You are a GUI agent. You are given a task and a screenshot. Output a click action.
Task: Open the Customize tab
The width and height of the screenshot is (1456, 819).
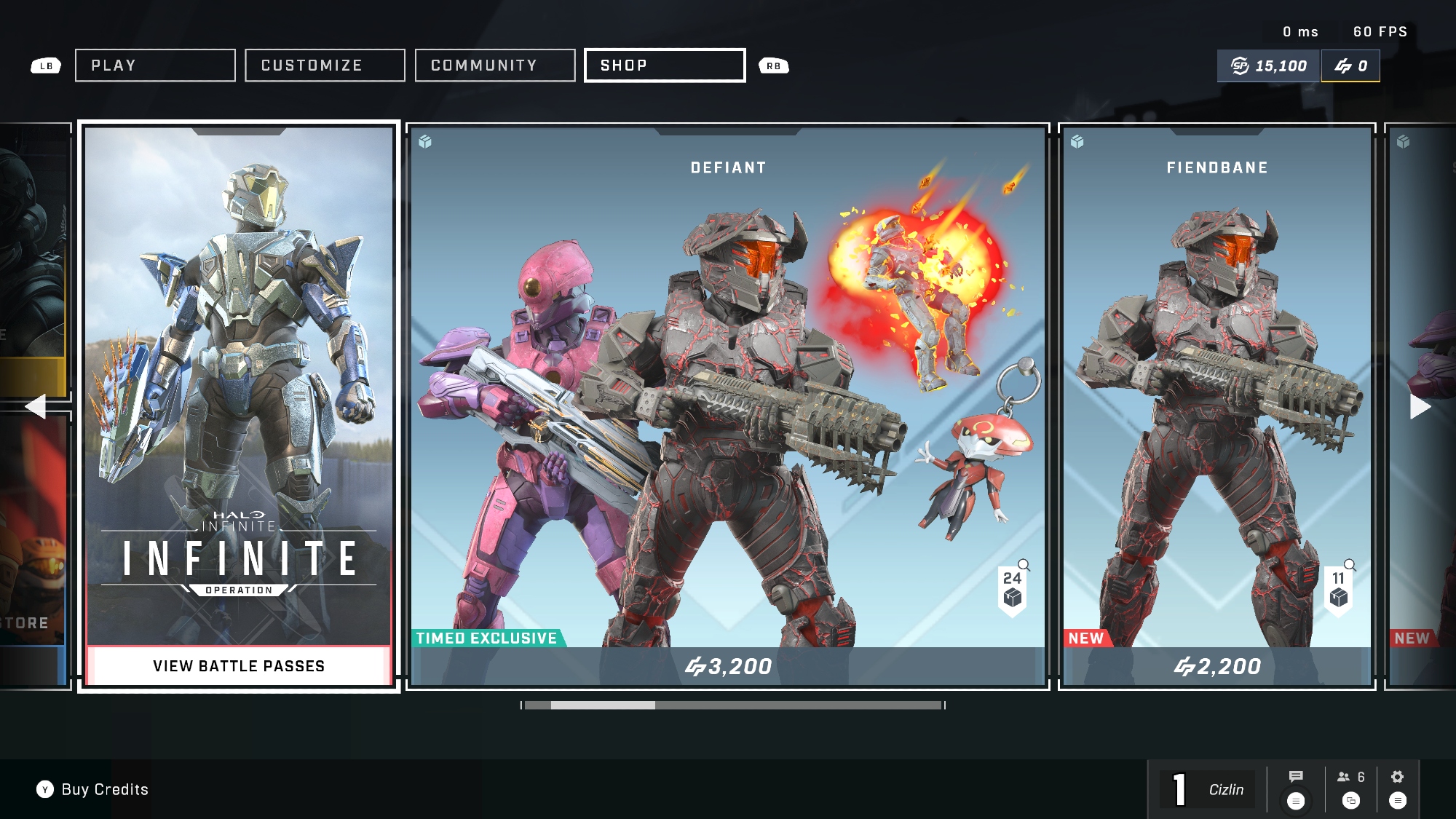[325, 66]
